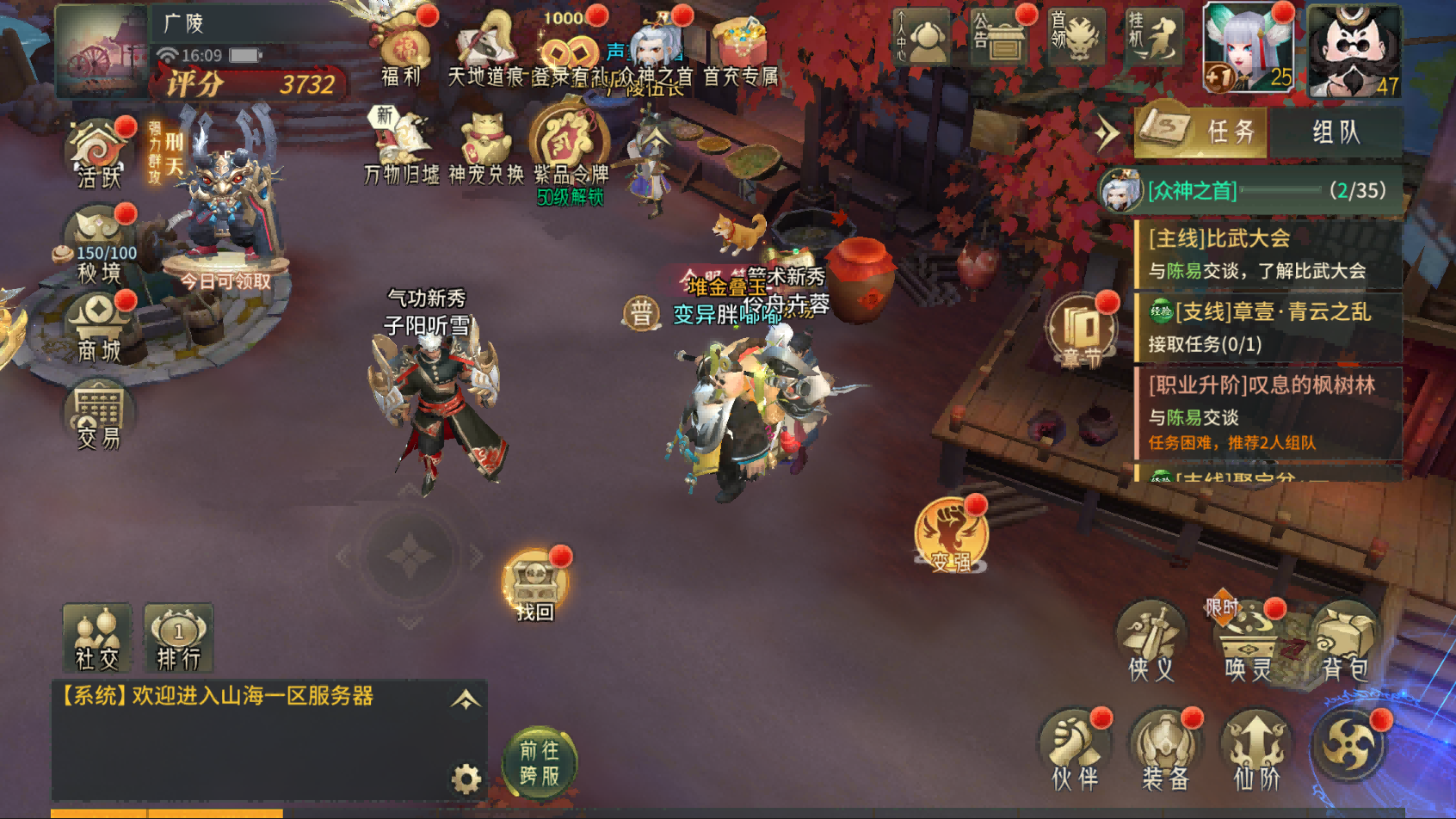Switch to the 组队 team tab

click(x=1336, y=132)
